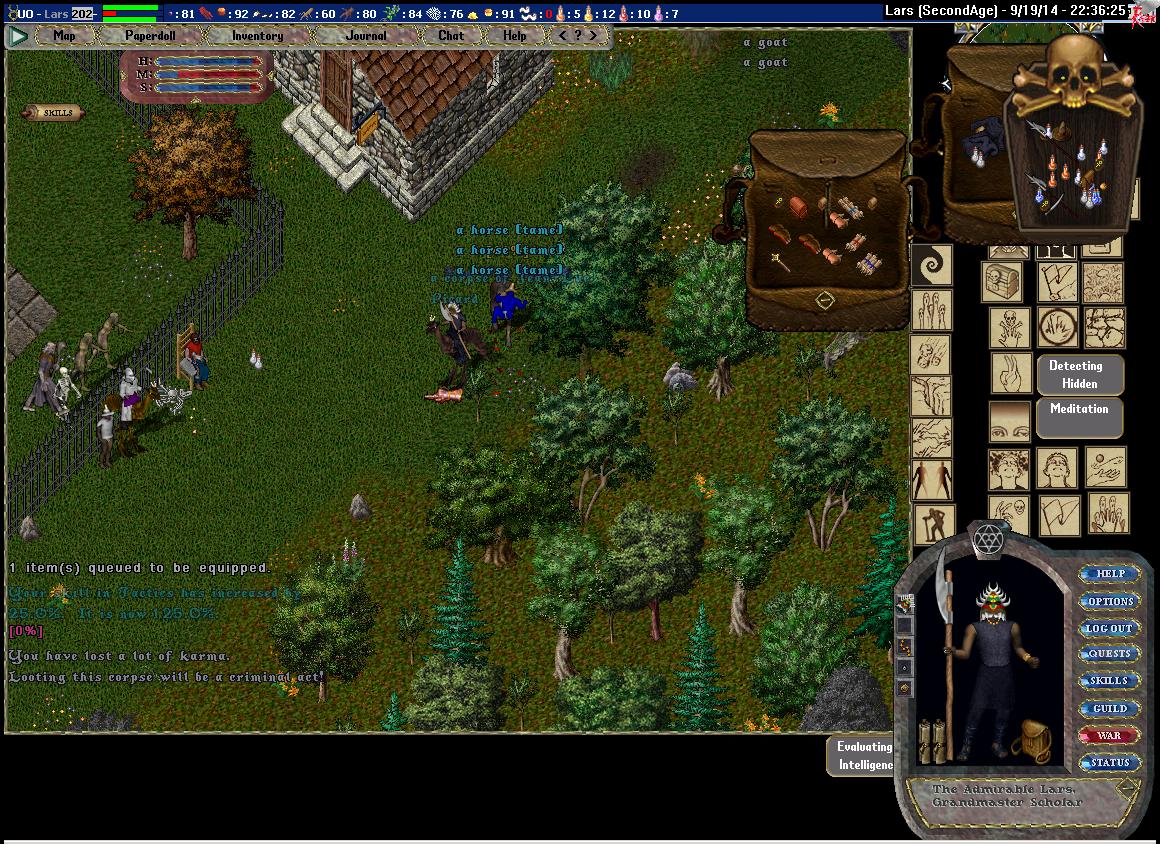
Task: Open the GUILD button on paperdoll
Action: pyautogui.click(x=1110, y=708)
